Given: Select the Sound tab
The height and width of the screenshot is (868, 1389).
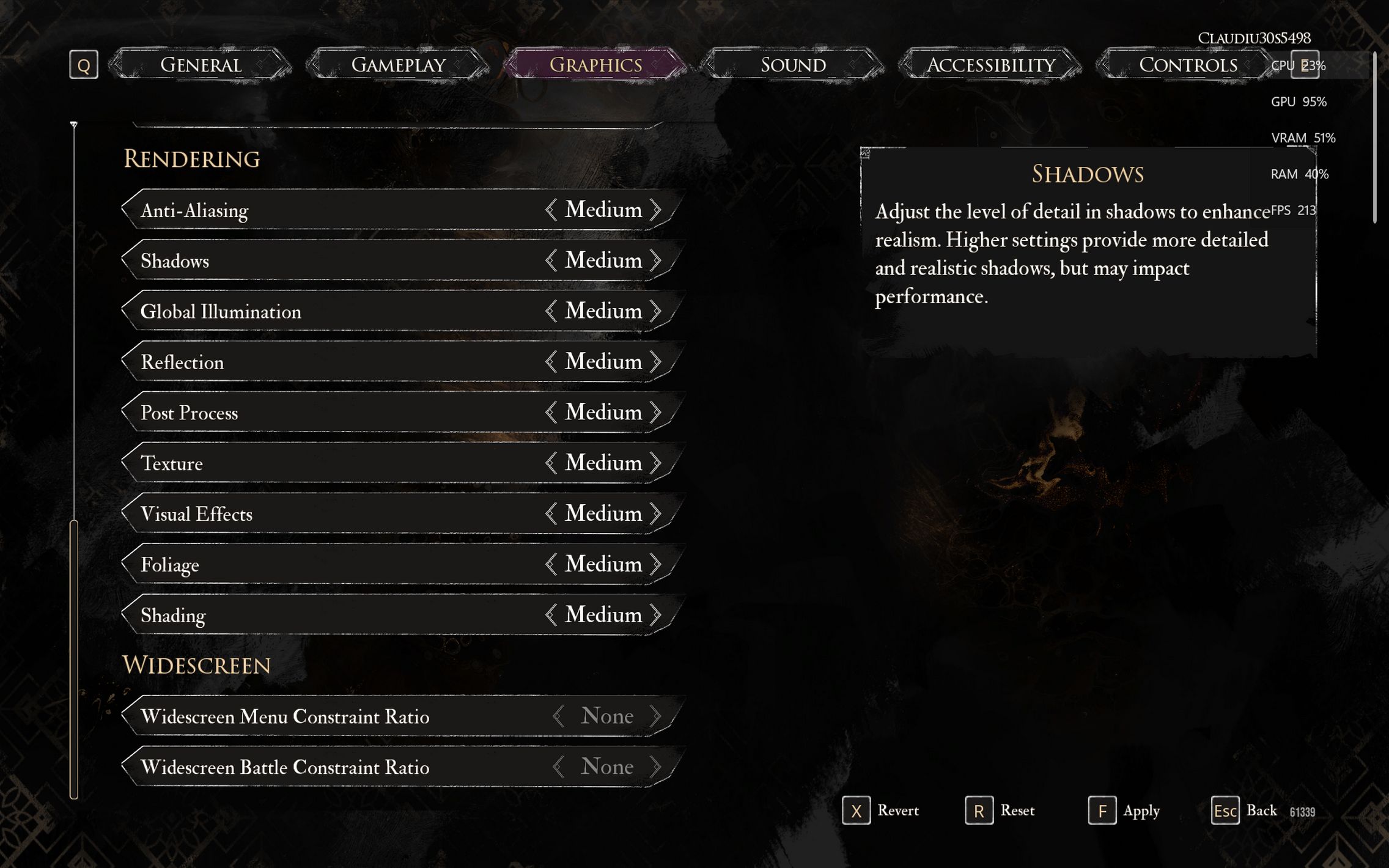Looking at the screenshot, I should 793,65.
